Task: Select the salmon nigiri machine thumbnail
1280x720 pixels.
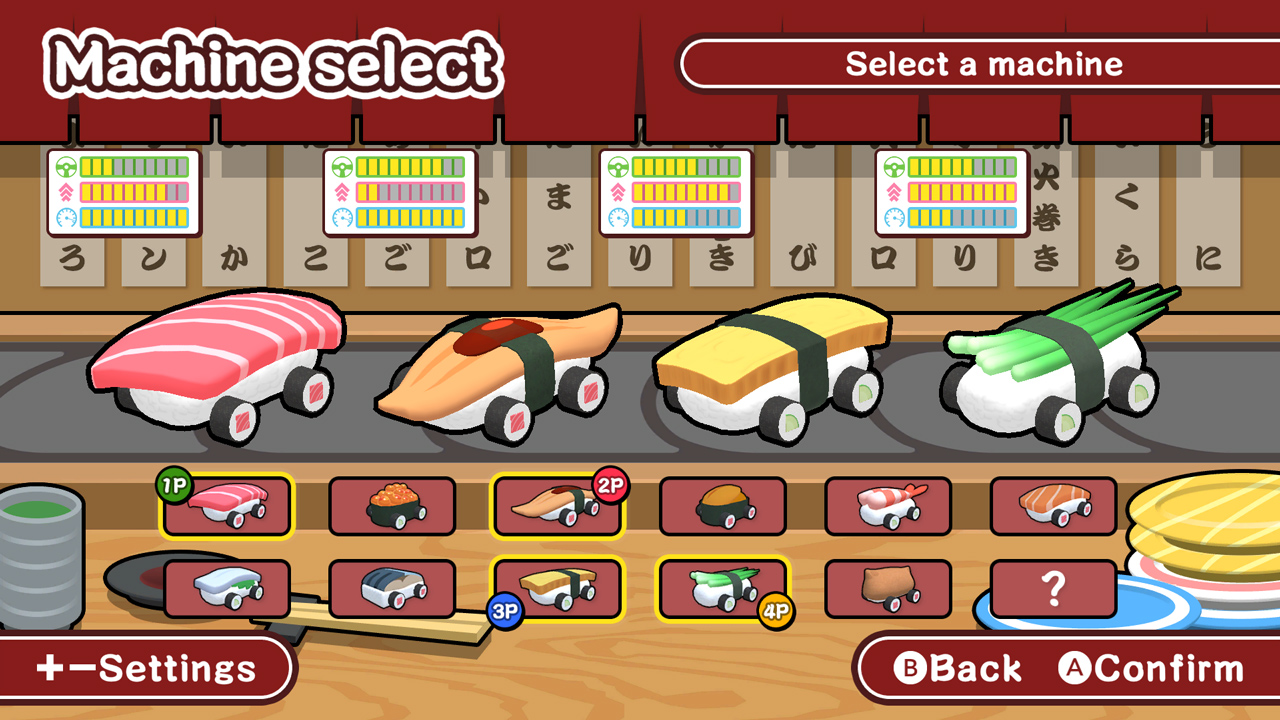Action: tap(1052, 507)
